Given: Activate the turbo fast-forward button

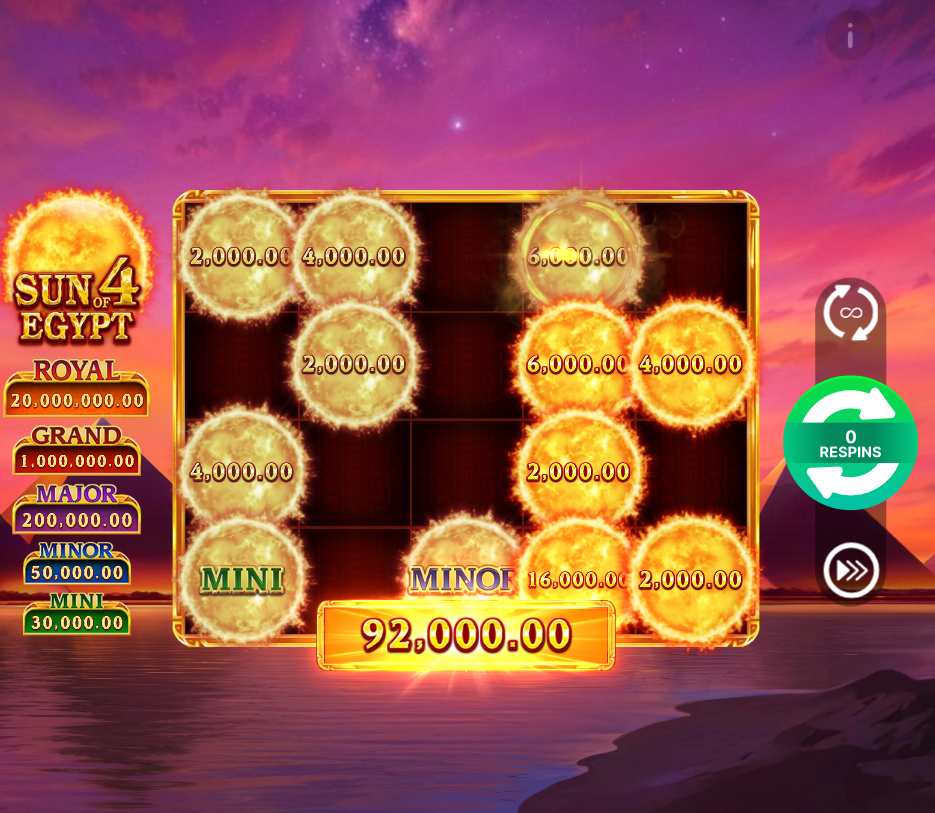Looking at the screenshot, I should point(850,571).
